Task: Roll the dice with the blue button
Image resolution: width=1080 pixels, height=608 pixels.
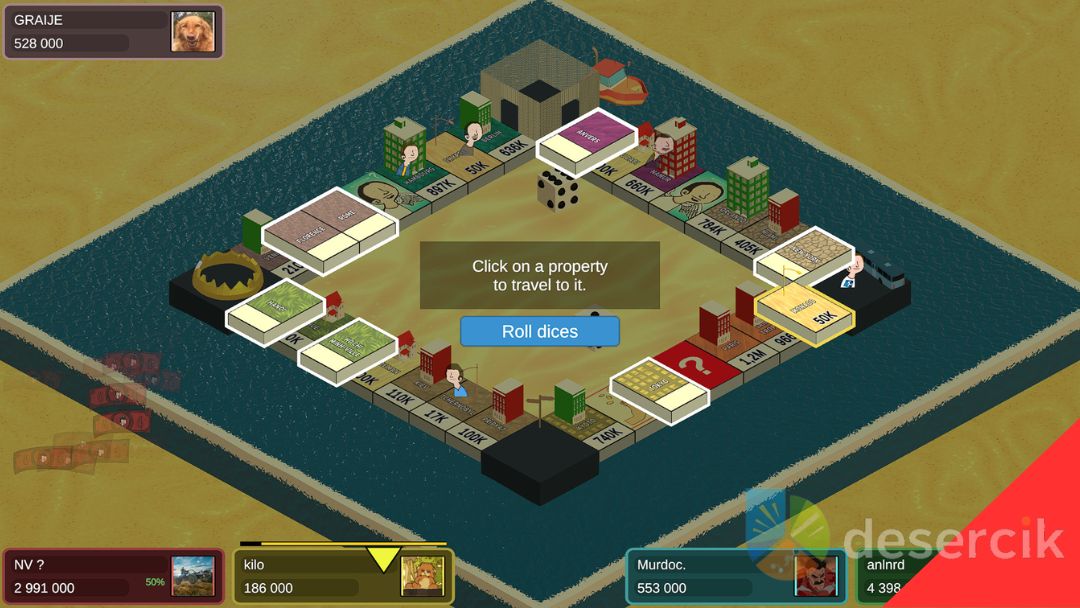Action: (540, 331)
